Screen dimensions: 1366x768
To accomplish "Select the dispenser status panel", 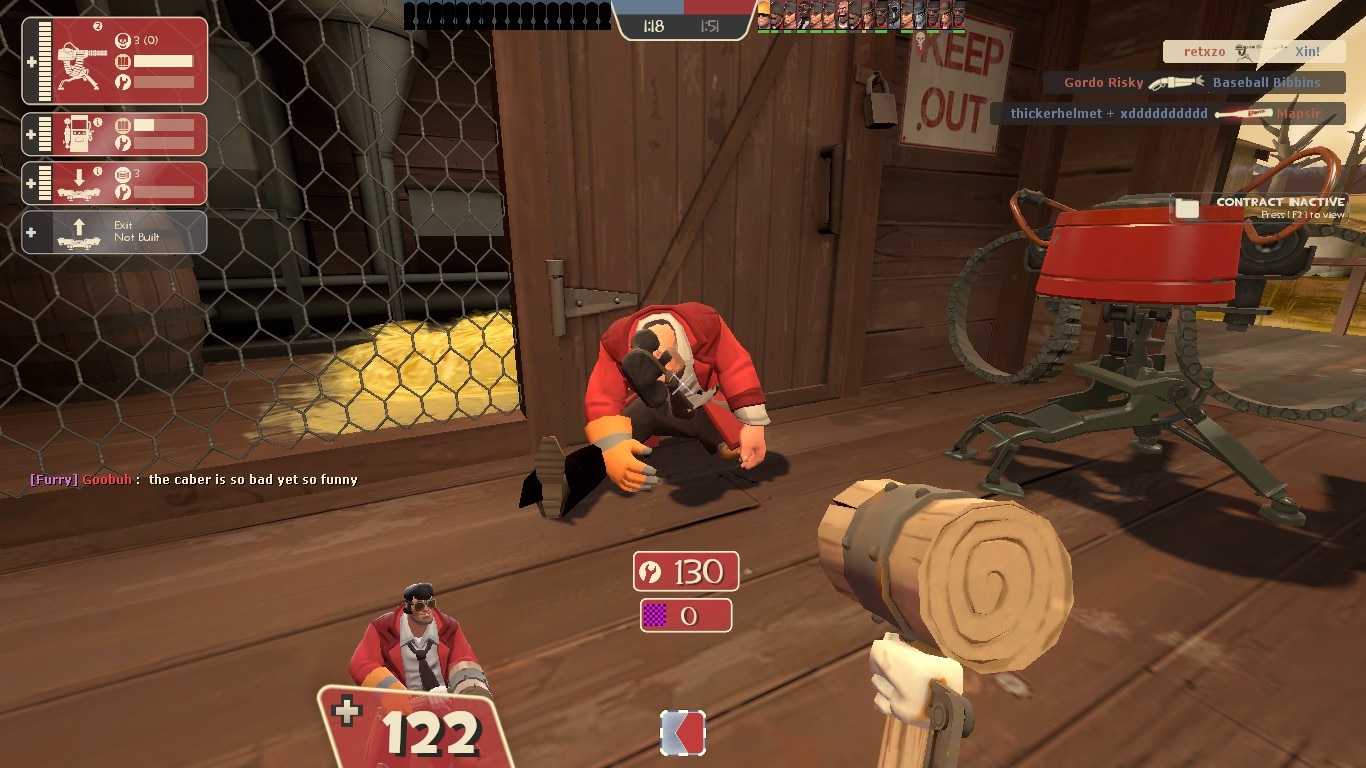I will (x=114, y=134).
